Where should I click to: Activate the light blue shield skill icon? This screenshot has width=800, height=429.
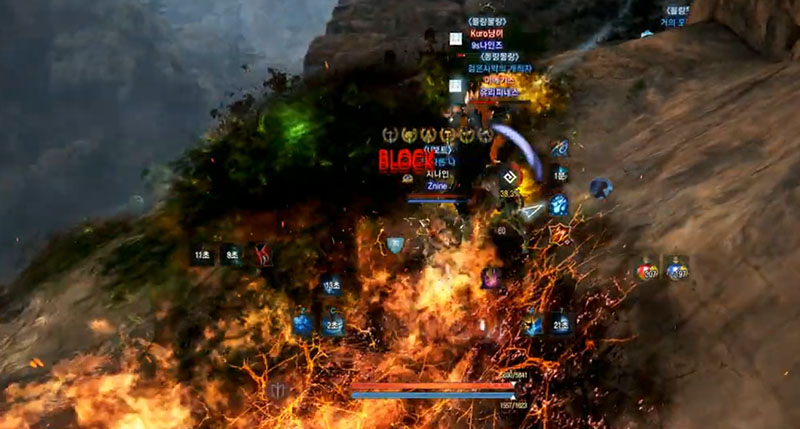pos(396,245)
